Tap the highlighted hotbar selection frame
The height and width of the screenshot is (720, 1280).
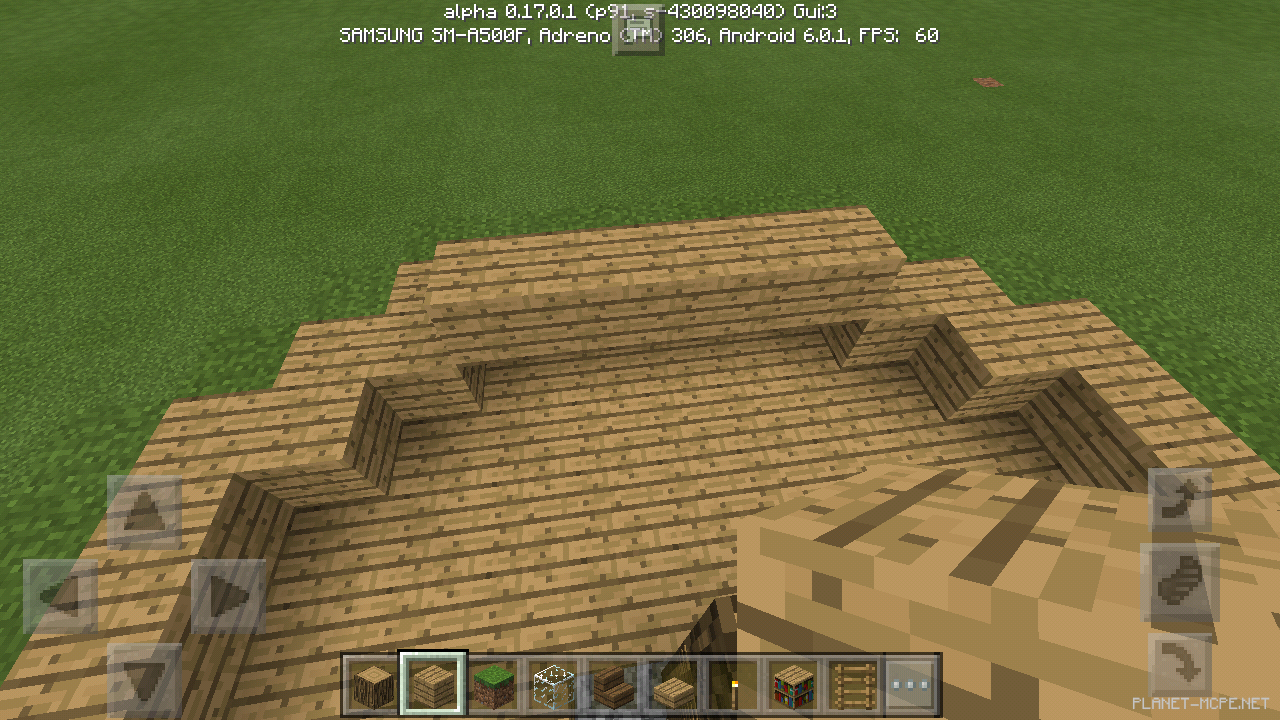432,681
